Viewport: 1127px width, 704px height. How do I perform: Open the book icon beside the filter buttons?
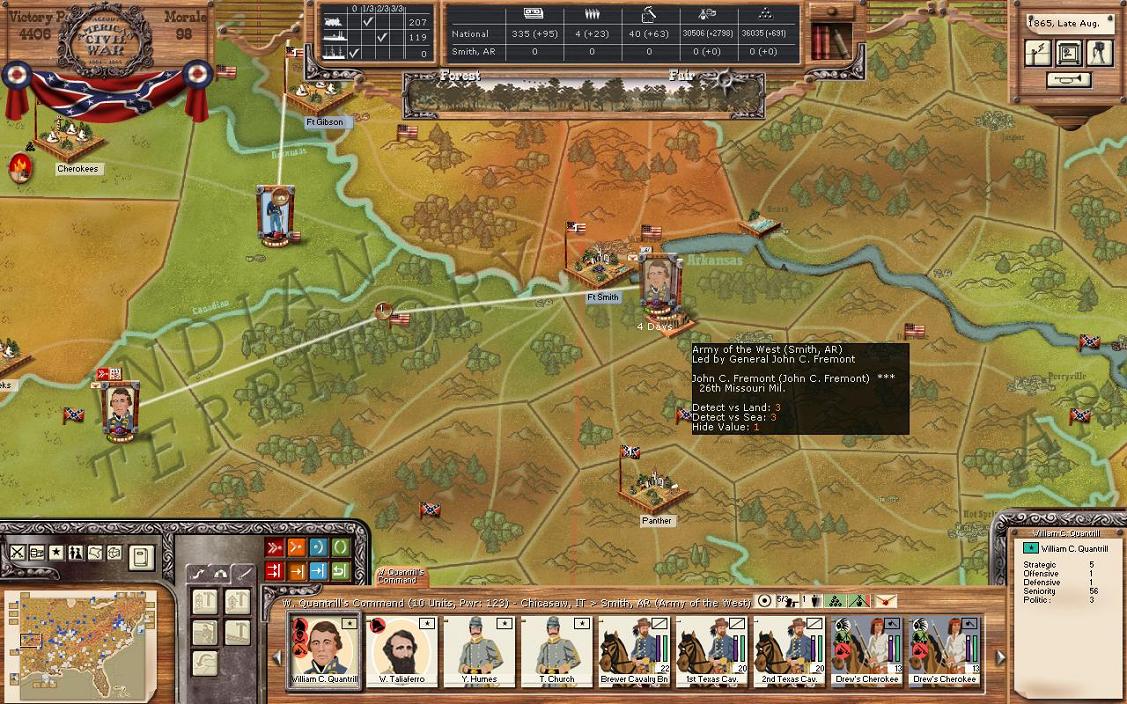[141, 556]
